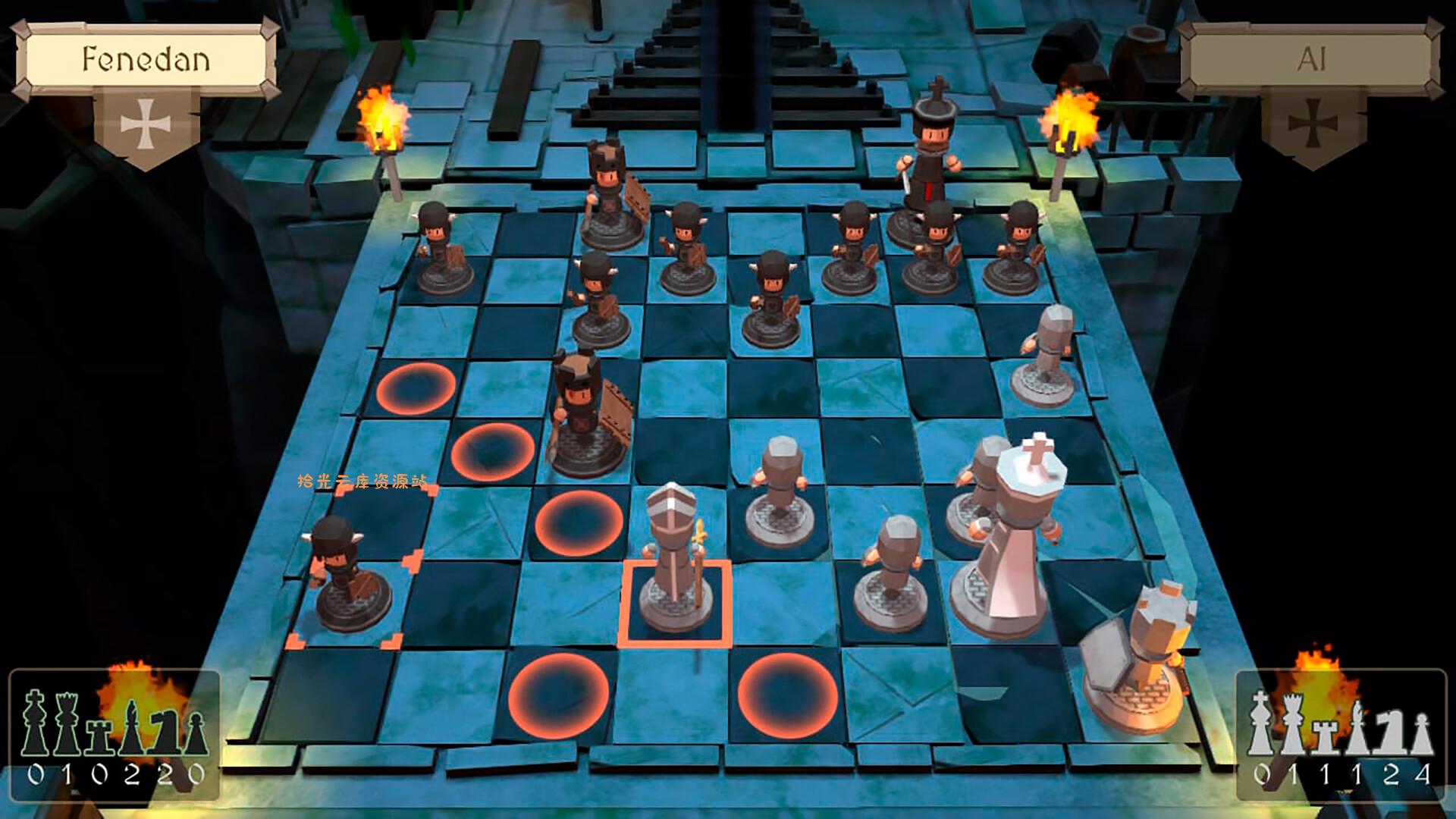
Task: Click the white knight icon in the bottom-right tally
Action: 1392,732
